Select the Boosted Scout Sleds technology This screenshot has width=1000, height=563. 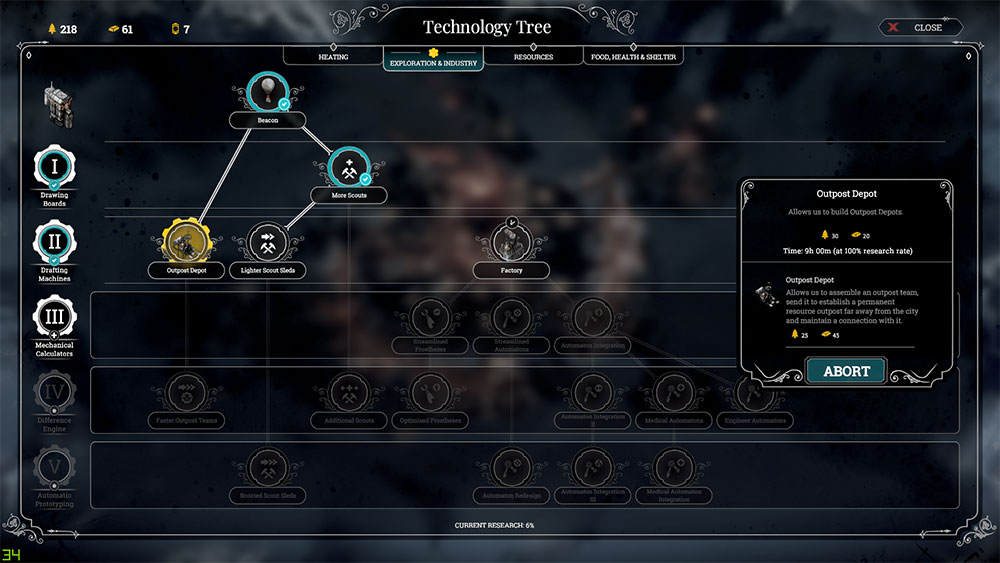tap(267, 468)
